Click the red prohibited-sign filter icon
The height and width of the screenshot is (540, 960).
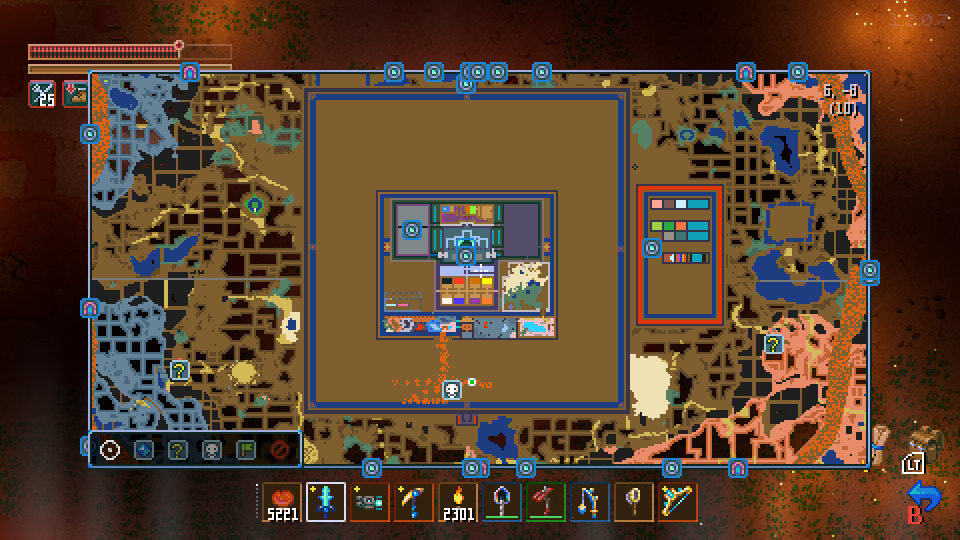pos(280,450)
